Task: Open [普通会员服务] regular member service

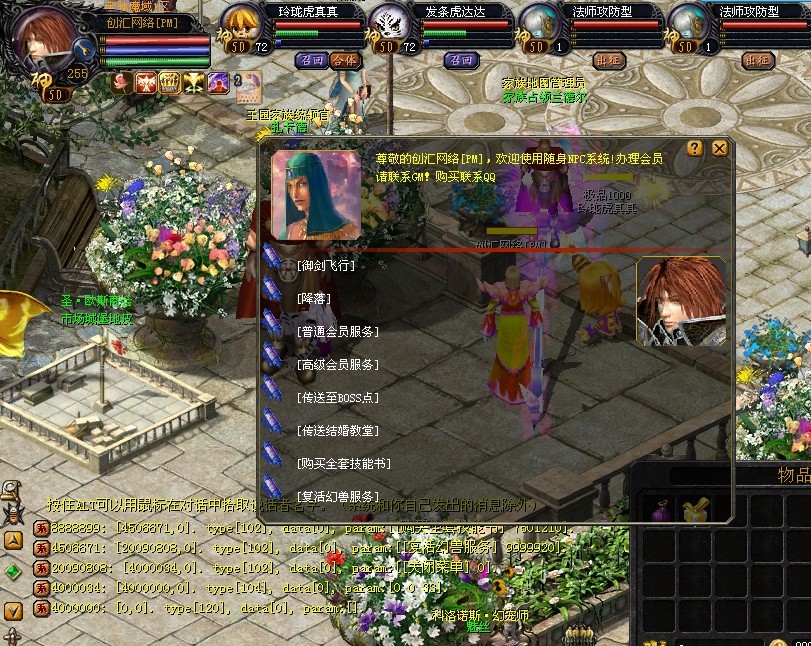Action: 337,331
